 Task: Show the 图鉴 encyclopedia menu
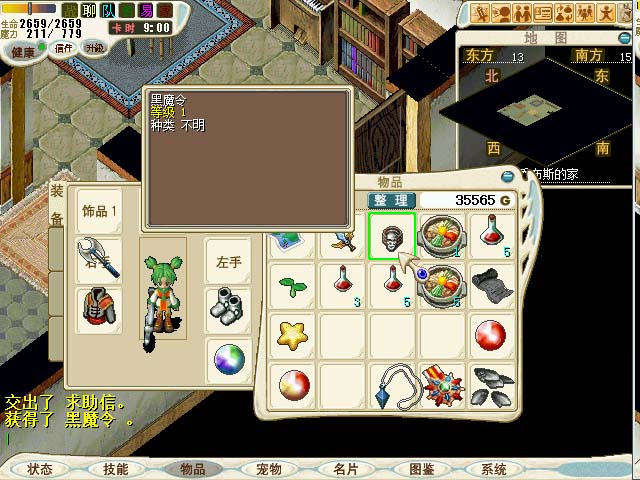click(421, 468)
